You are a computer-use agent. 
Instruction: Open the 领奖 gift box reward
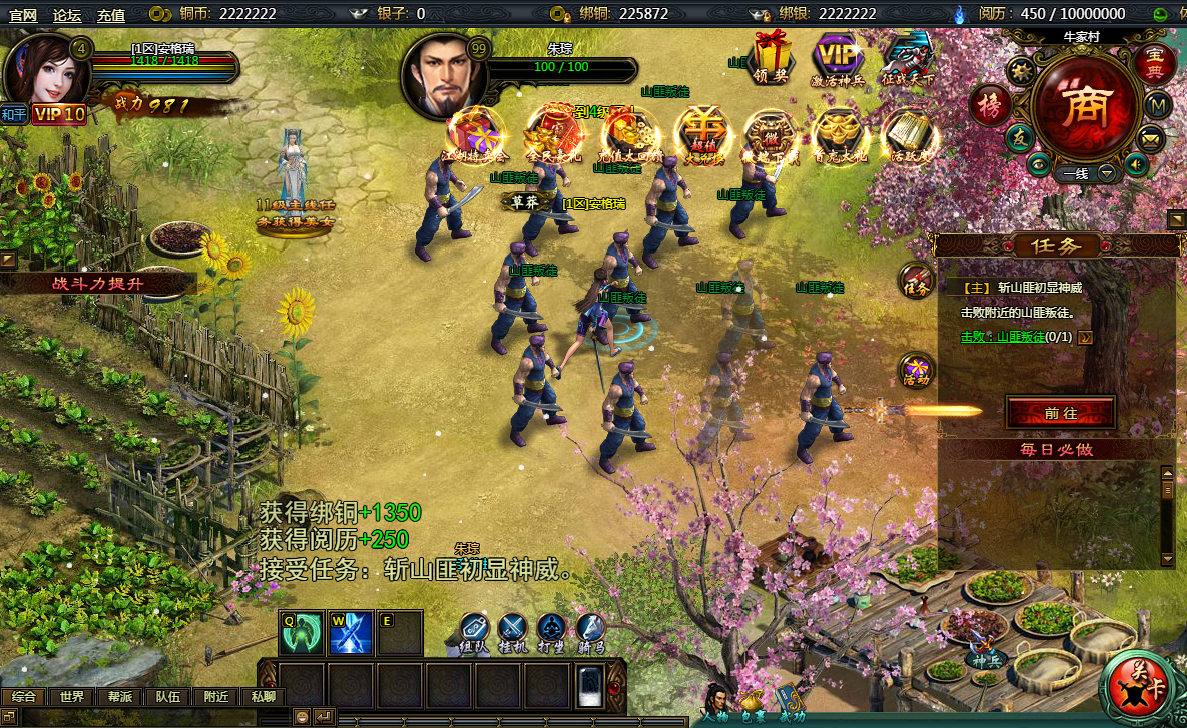tap(770, 56)
